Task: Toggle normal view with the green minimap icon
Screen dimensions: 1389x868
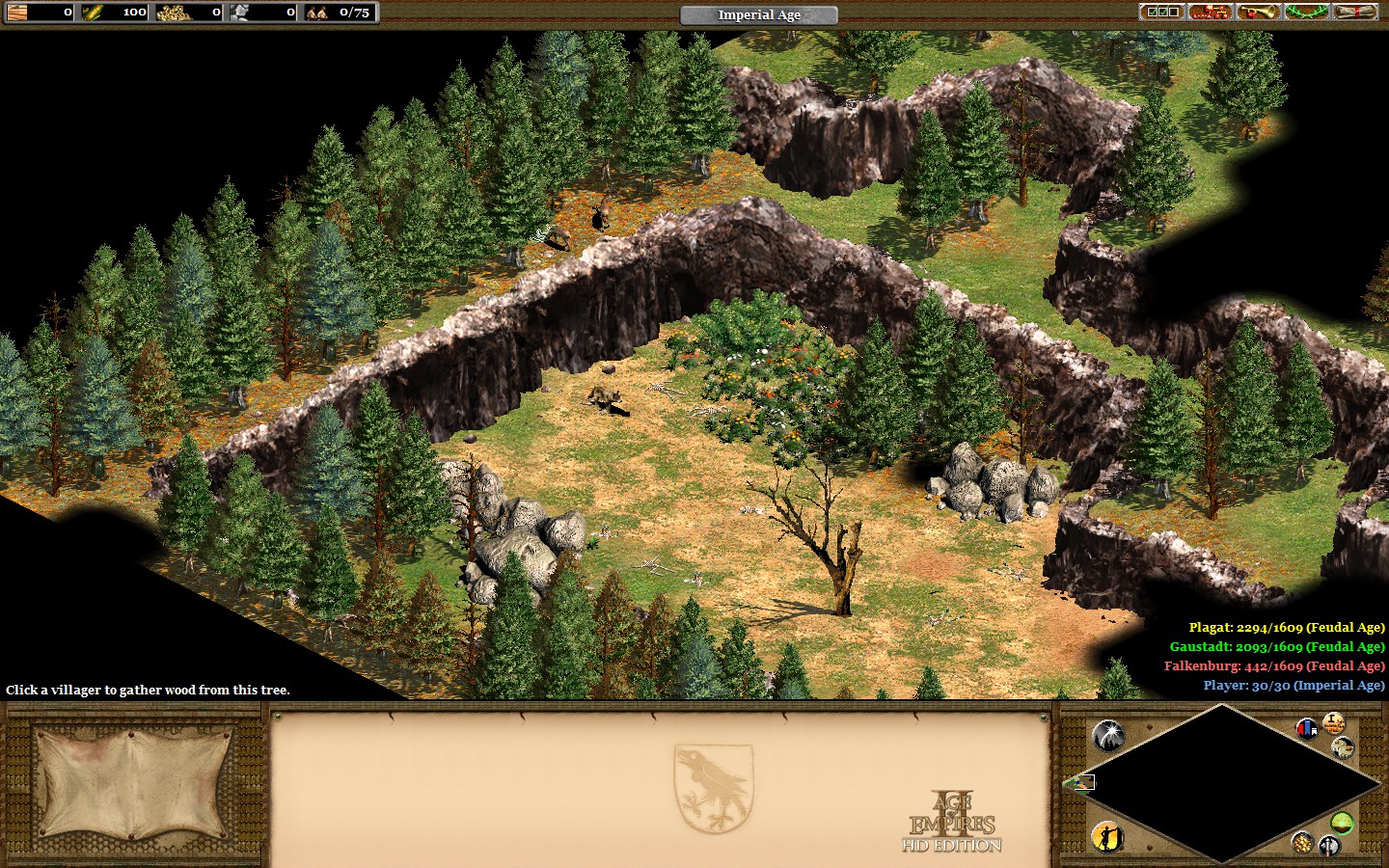Action: coord(1344,824)
